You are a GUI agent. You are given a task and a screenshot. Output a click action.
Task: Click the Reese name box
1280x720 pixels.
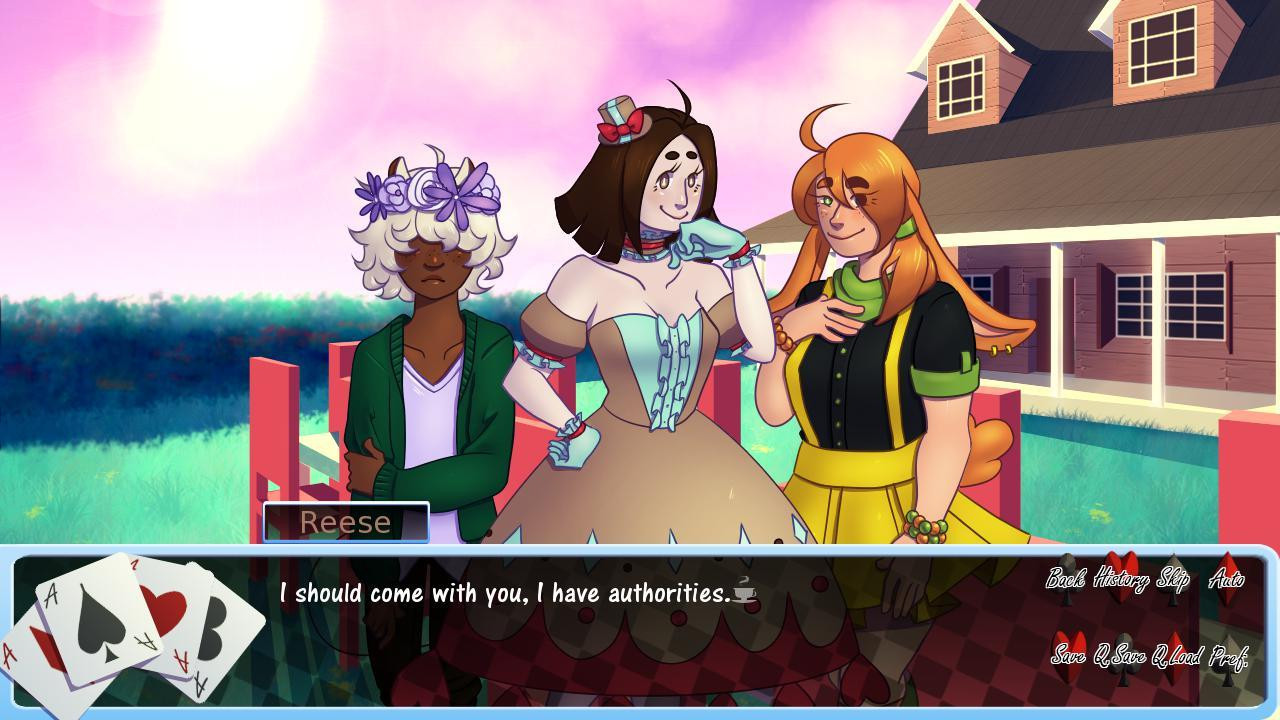[345, 521]
